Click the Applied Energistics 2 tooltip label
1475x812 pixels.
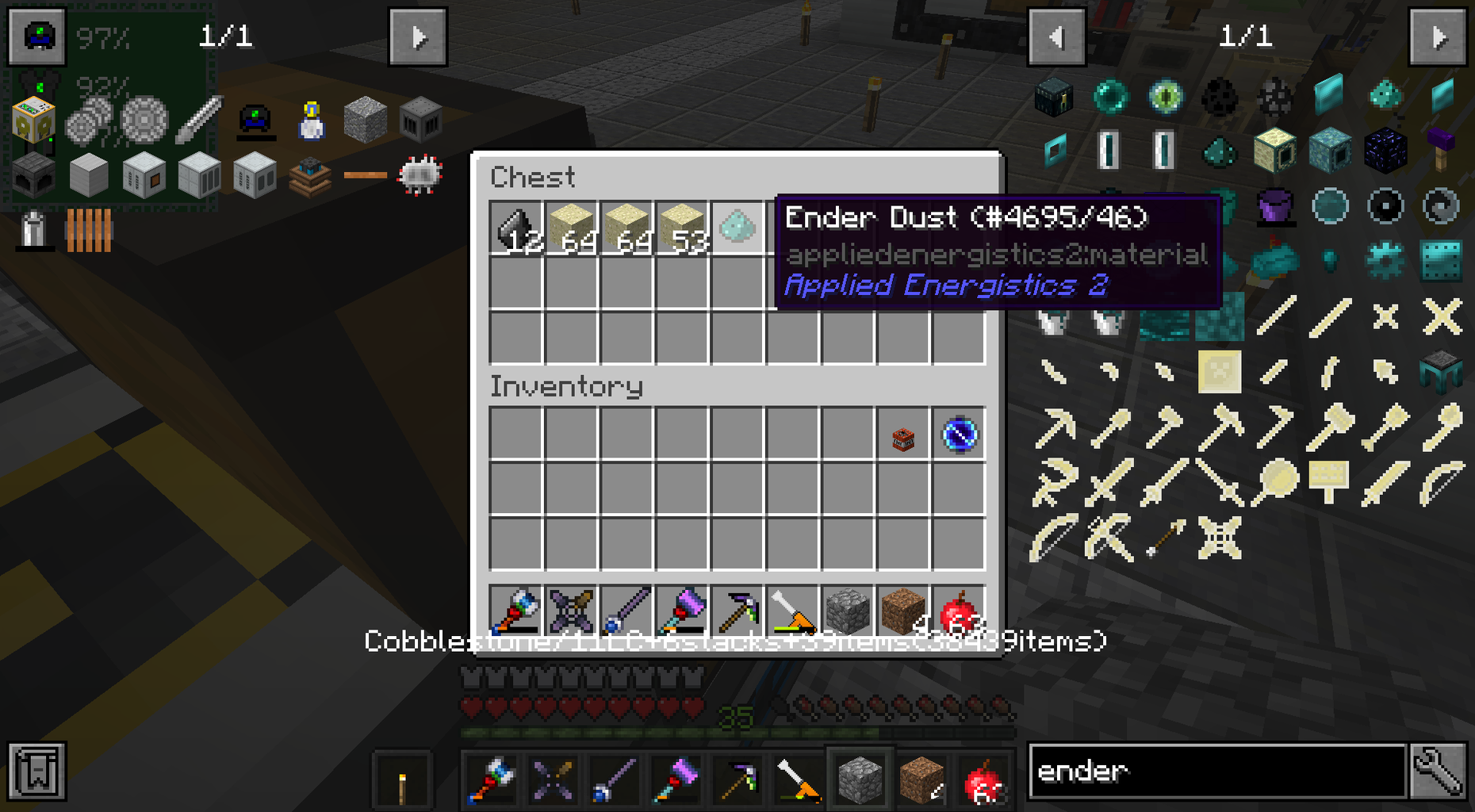pos(948,285)
